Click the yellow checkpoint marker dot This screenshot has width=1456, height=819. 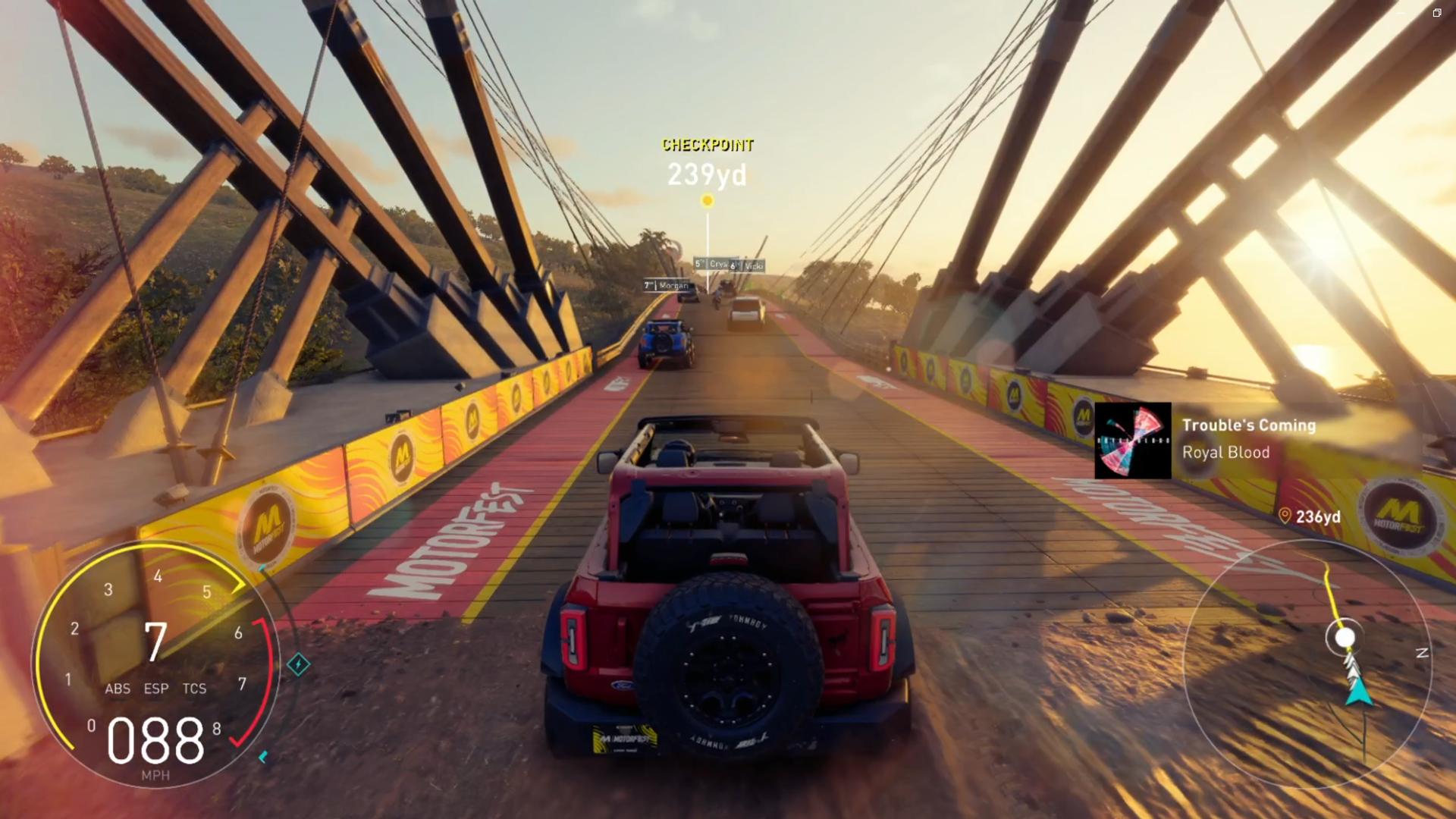708,201
